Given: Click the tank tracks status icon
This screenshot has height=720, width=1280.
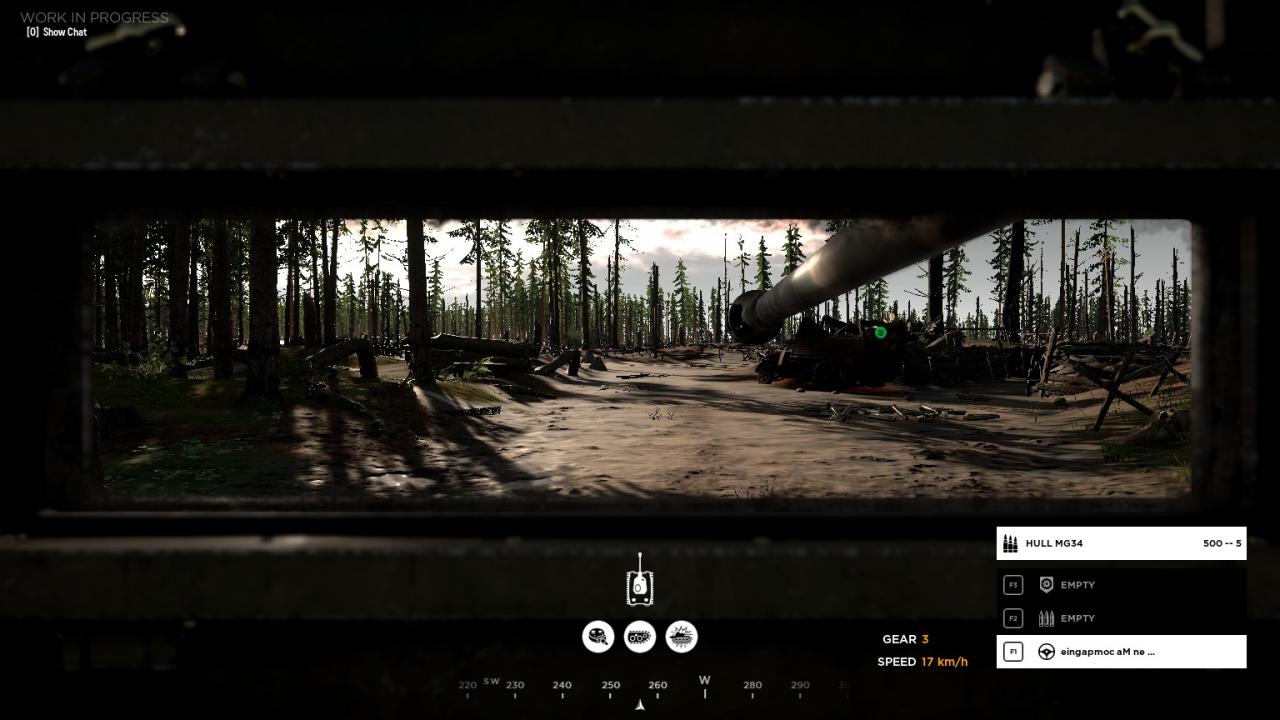Looking at the screenshot, I should (640, 637).
